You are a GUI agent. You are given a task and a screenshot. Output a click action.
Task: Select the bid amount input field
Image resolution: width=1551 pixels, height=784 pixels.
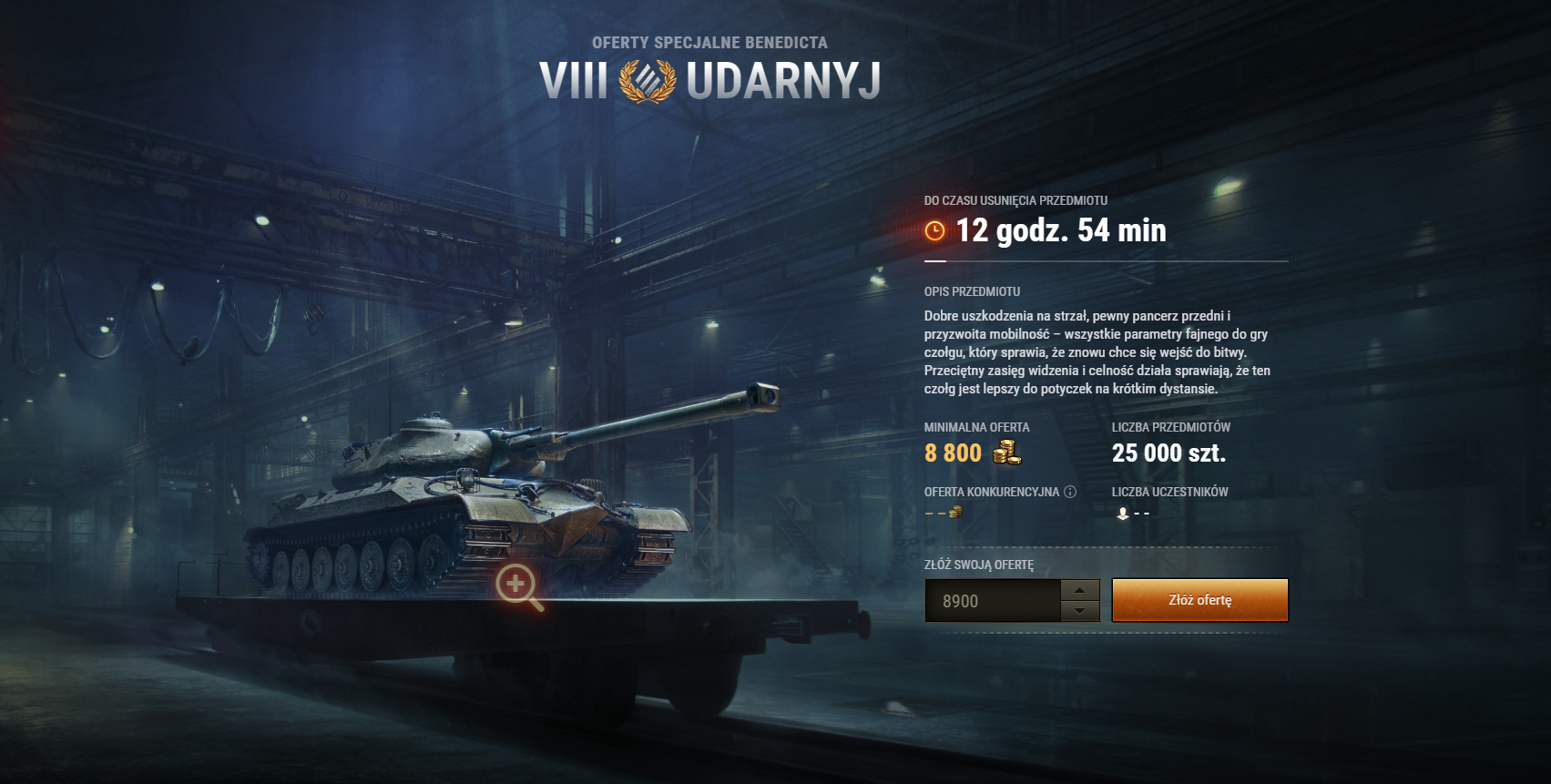click(x=993, y=601)
